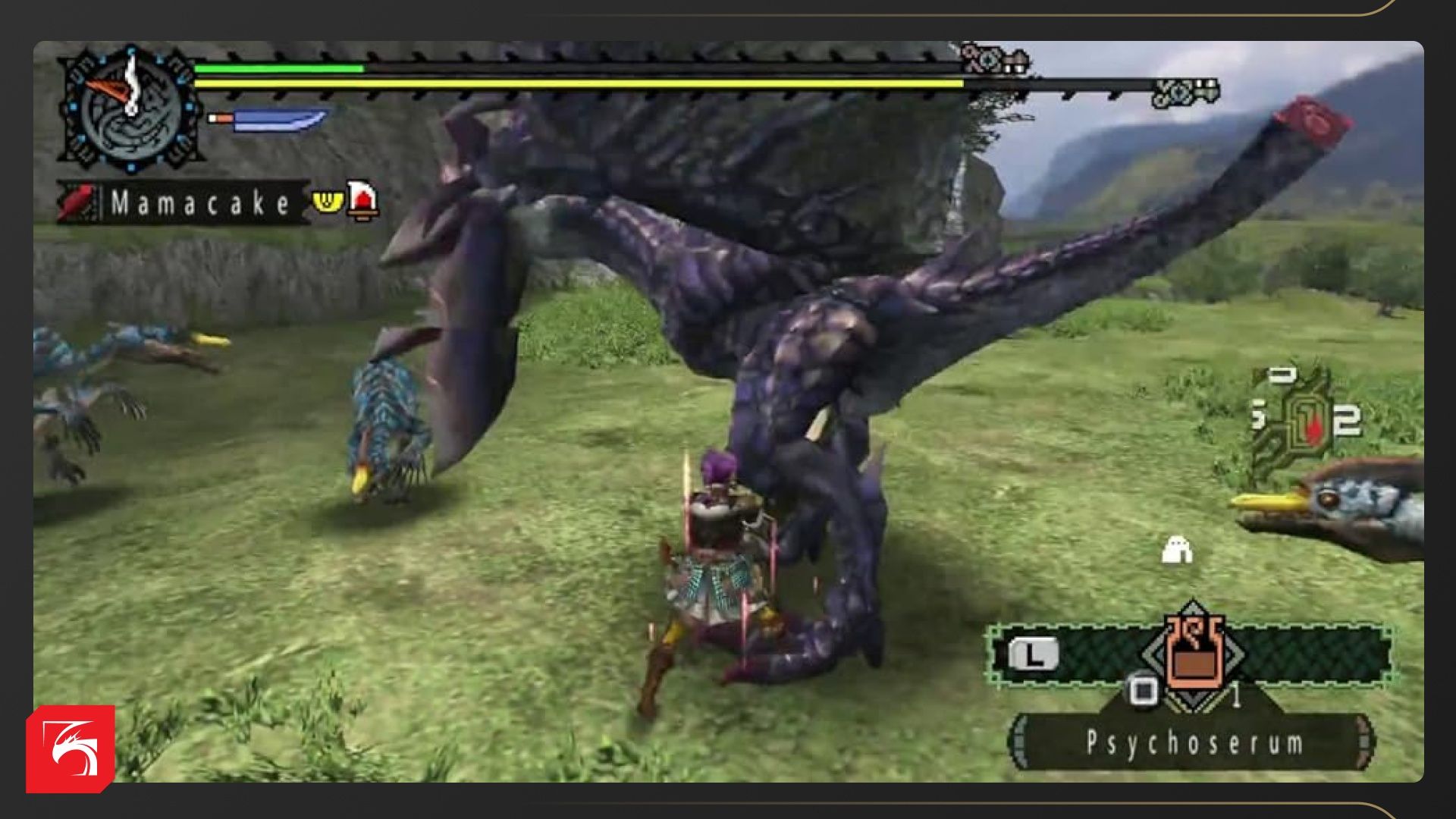Screen dimensions: 1456x819
Task: Click the yellow status icon beside Mamacake
Action: (x=328, y=202)
